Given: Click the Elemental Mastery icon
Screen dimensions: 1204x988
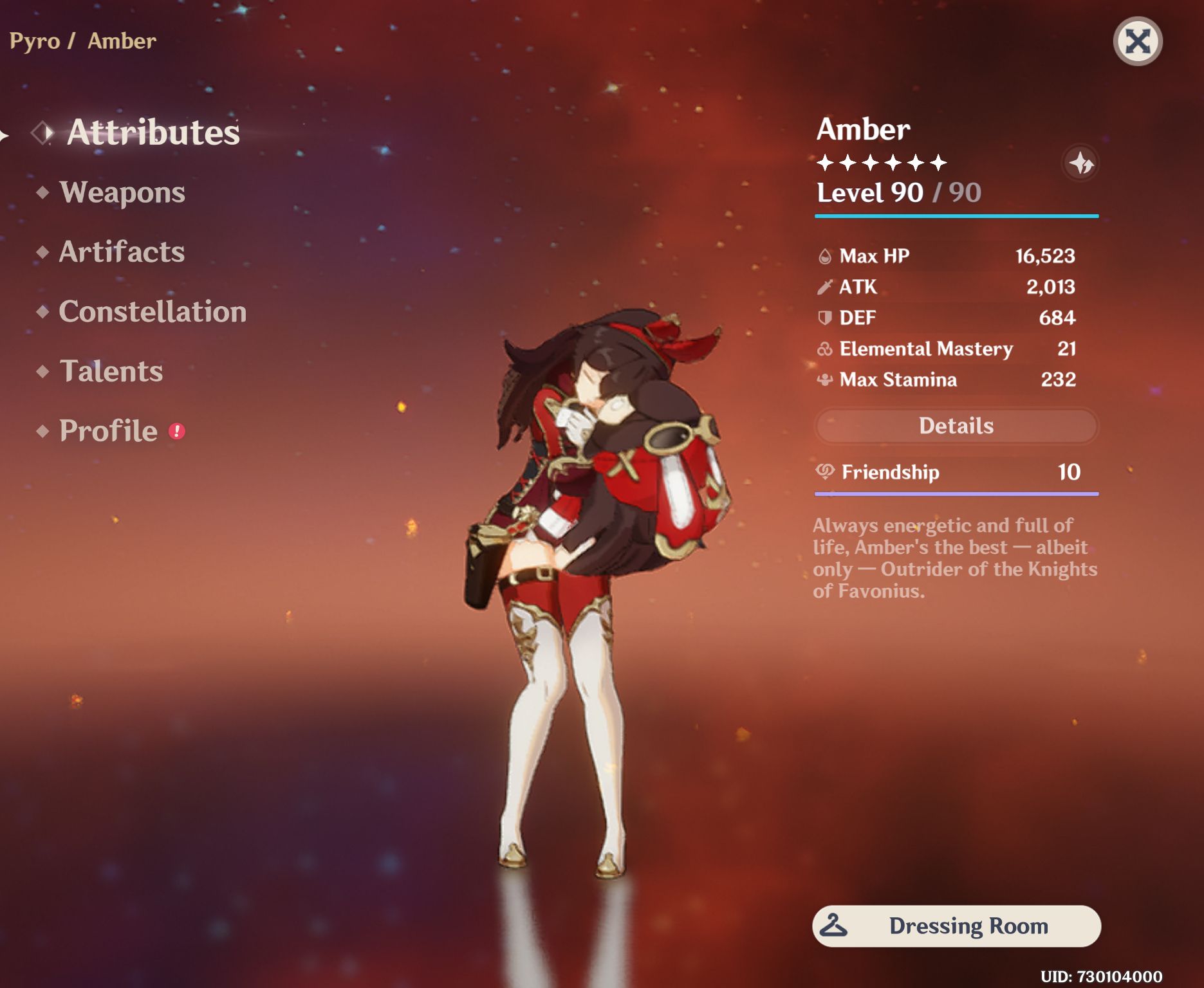Looking at the screenshot, I should [x=826, y=349].
